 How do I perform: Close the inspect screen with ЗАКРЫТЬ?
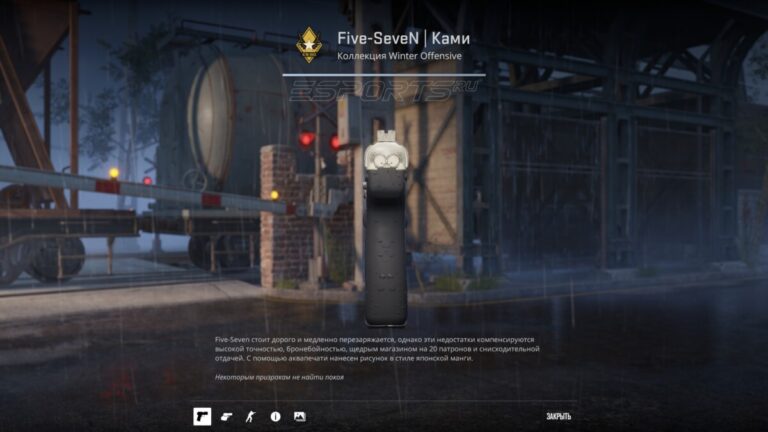[558, 416]
